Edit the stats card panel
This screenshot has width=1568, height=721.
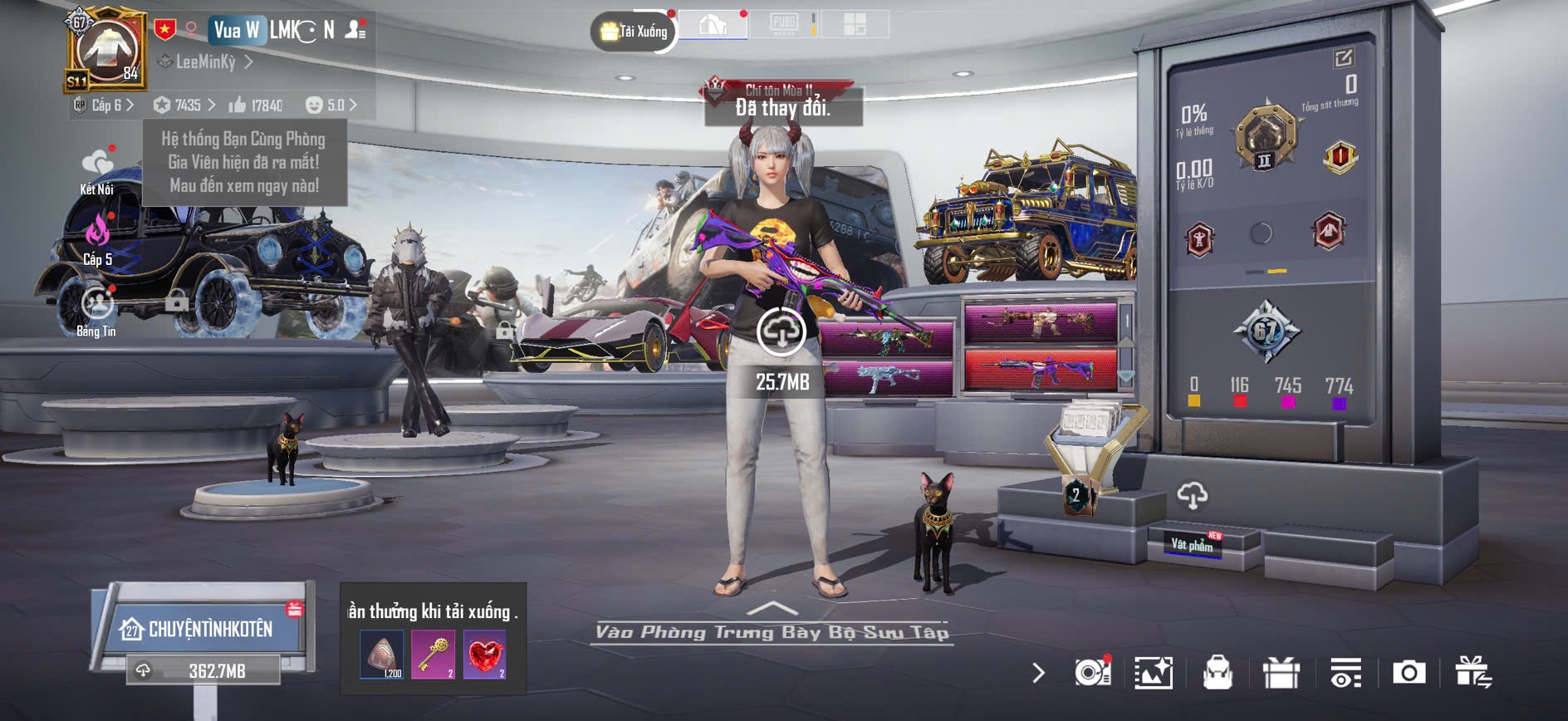pos(1343,57)
